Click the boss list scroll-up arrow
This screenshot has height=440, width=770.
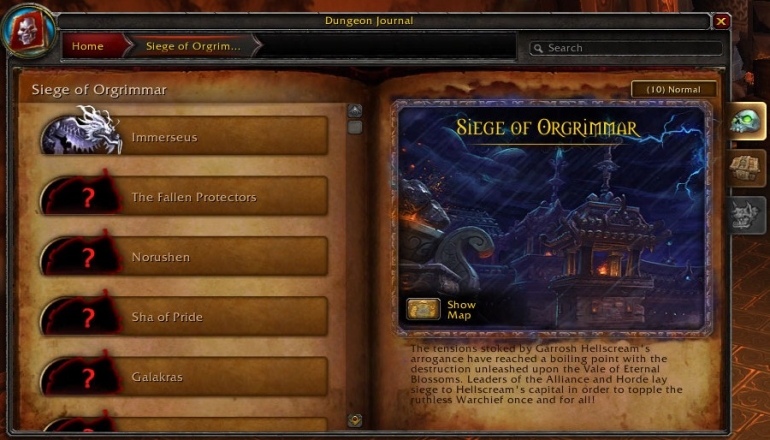[355, 110]
